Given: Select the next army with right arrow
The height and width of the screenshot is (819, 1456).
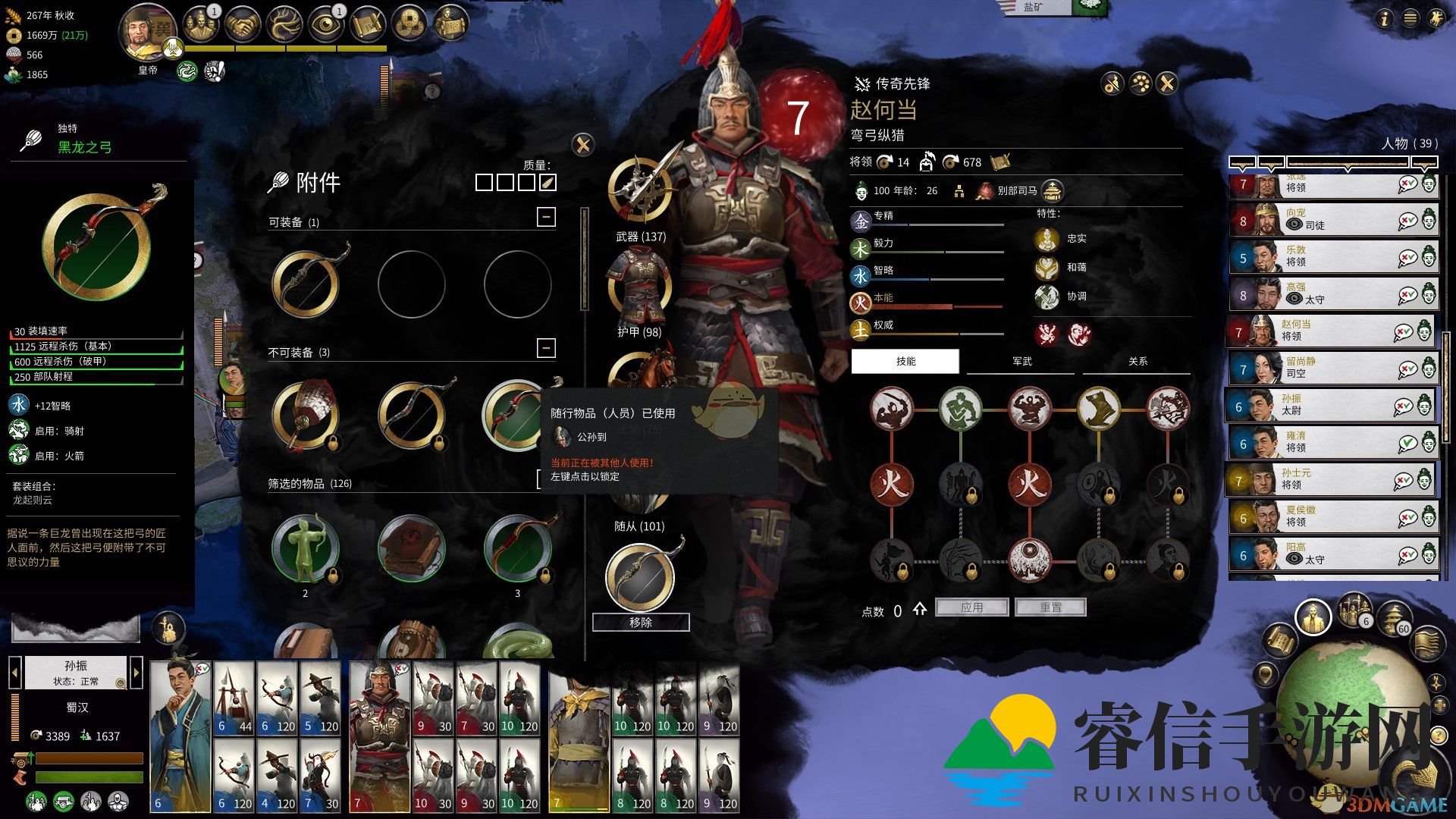Looking at the screenshot, I should (136, 672).
